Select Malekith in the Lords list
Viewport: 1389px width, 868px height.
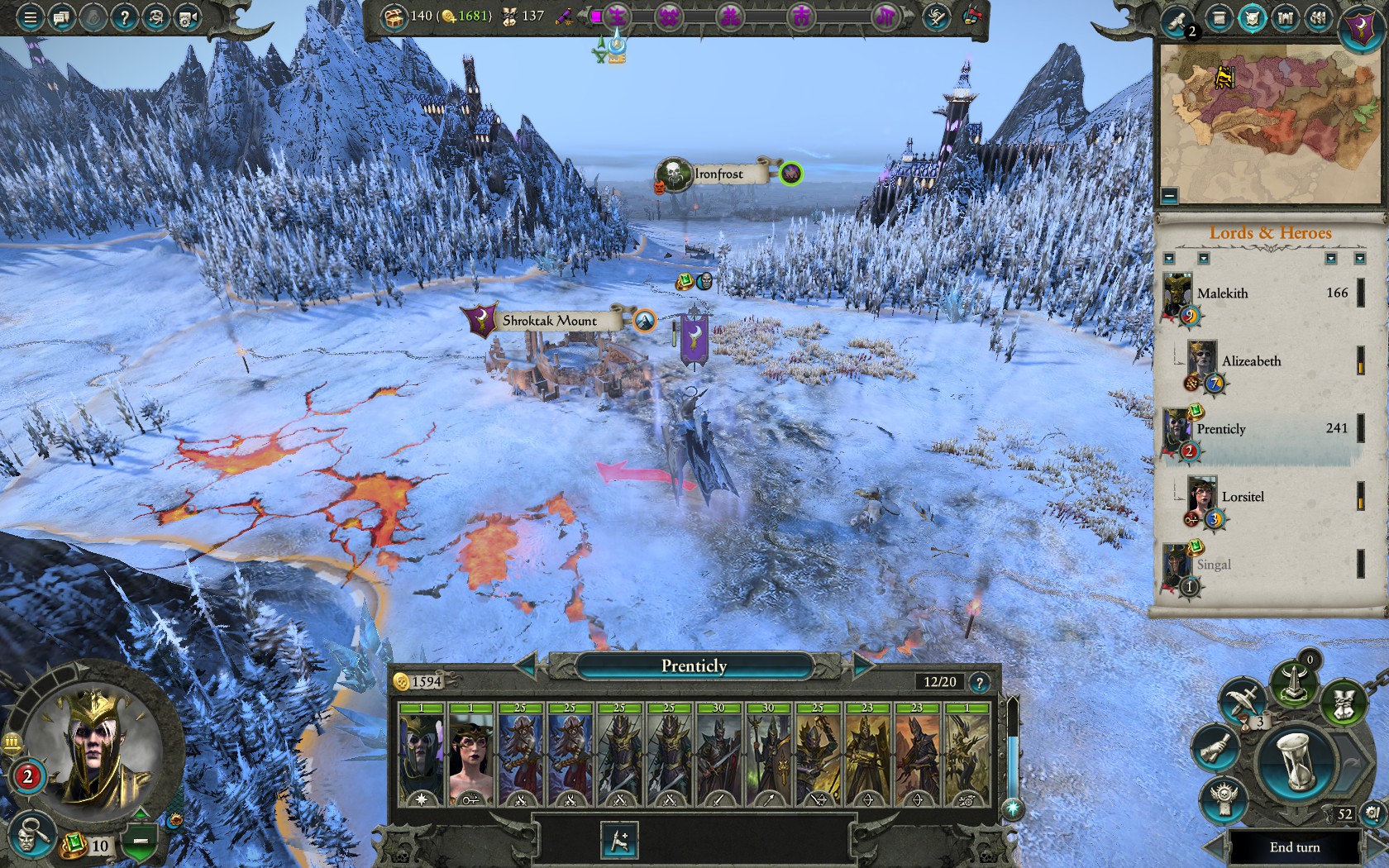[1223, 293]
